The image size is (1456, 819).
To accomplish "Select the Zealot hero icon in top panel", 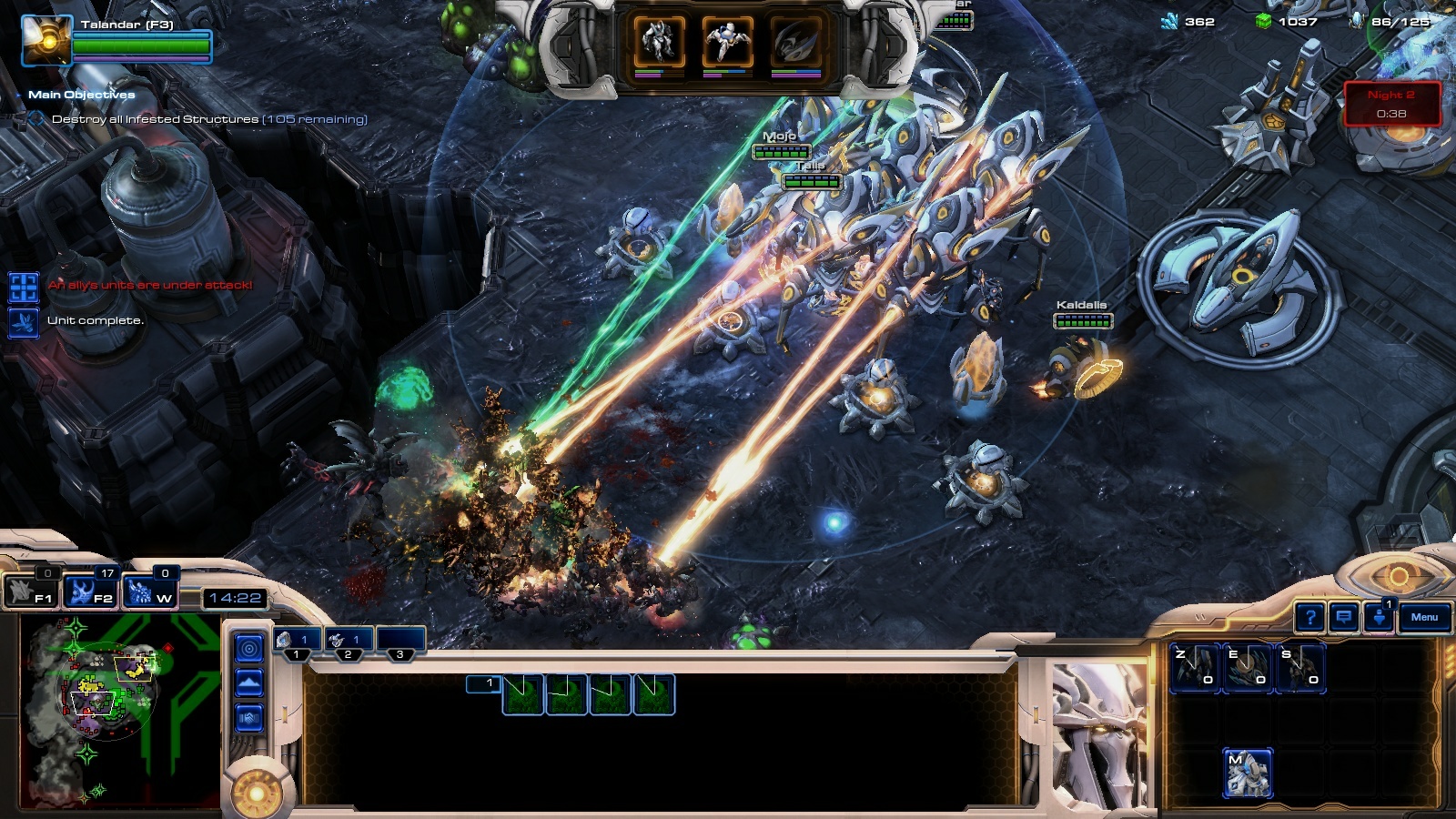I will tap(659, 42).
